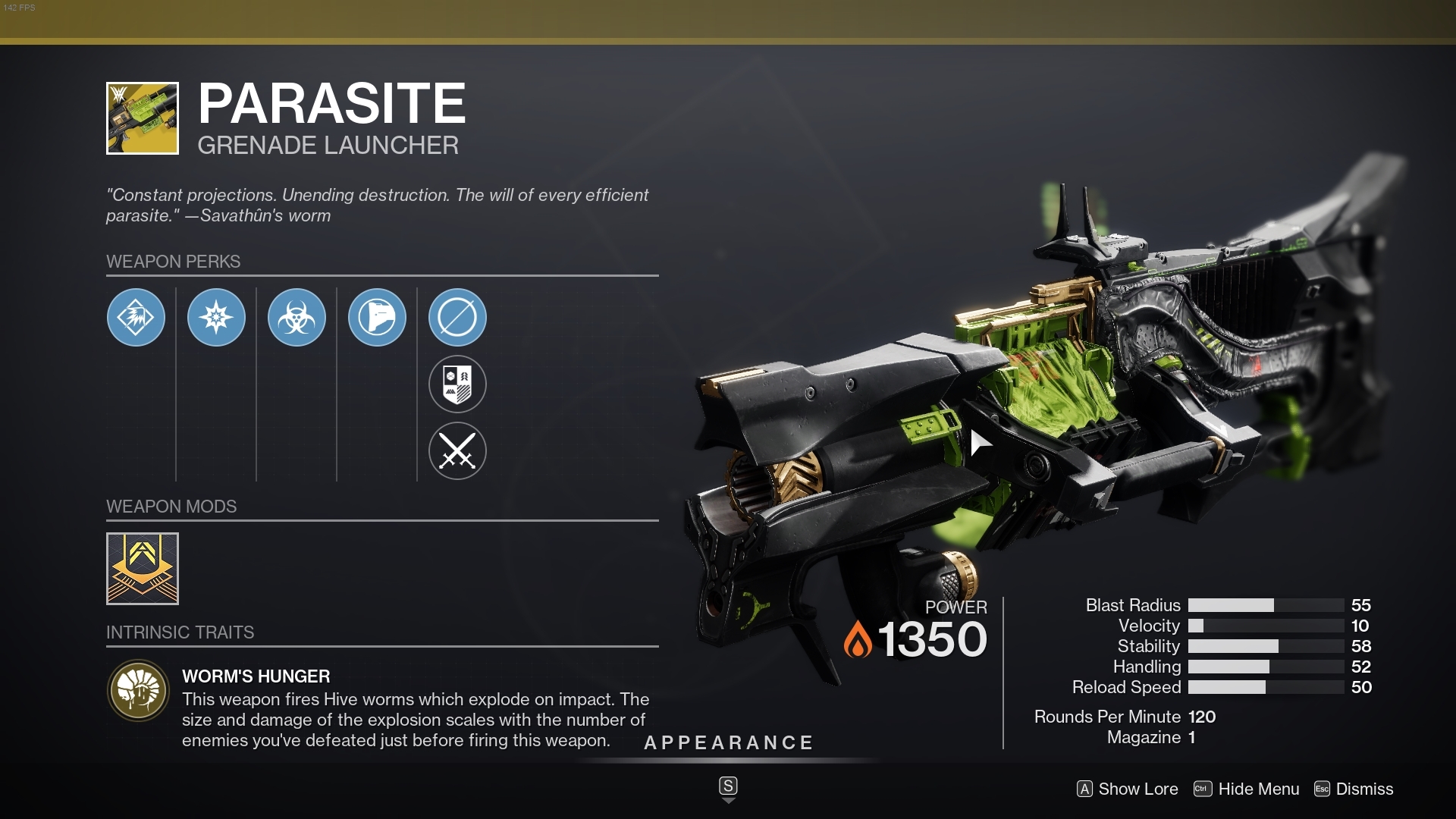
Task: Dismiss the weapon details screen
Action: tap(1365, 789)
